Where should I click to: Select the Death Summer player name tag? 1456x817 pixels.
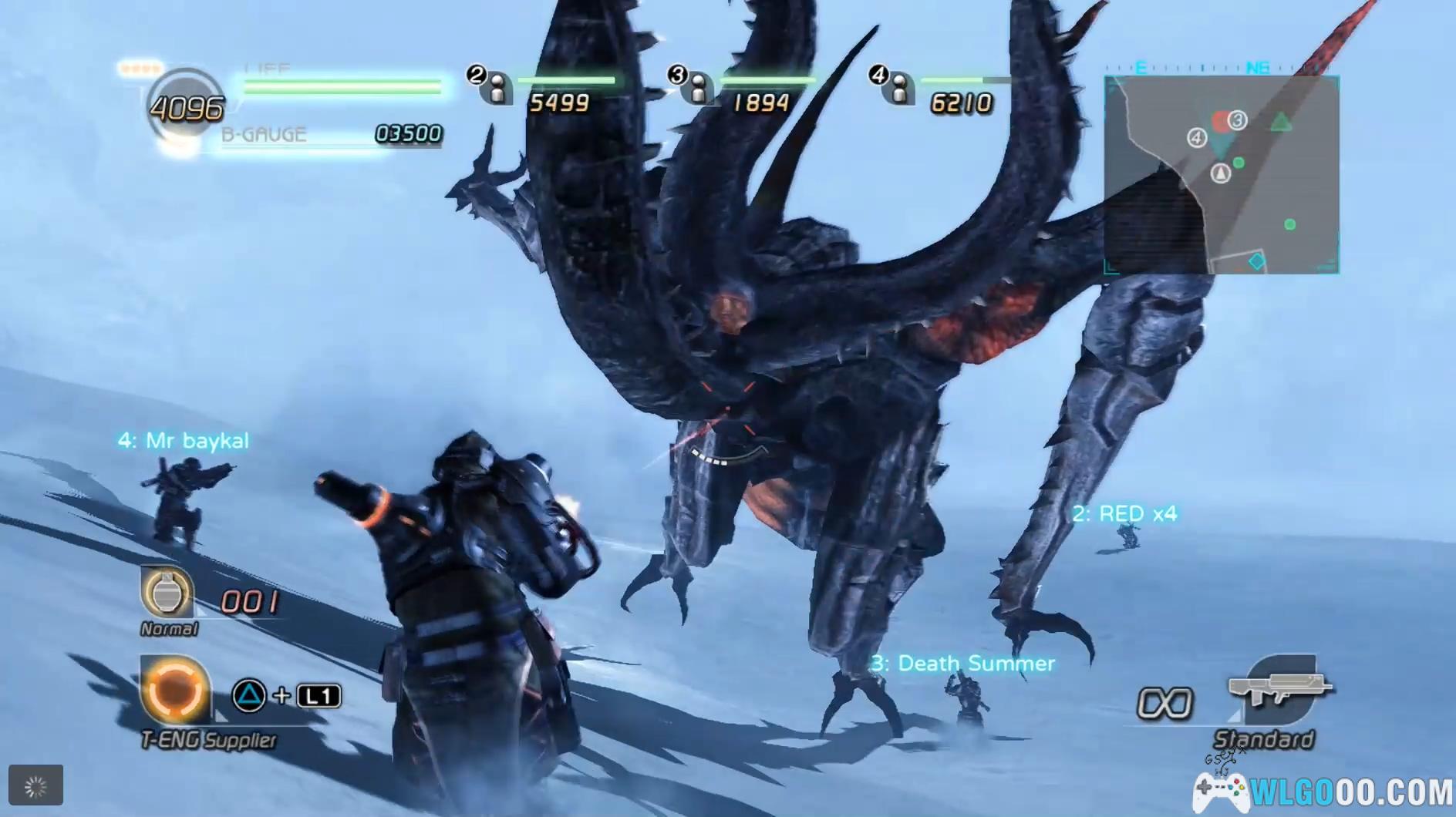click(962, 663)
